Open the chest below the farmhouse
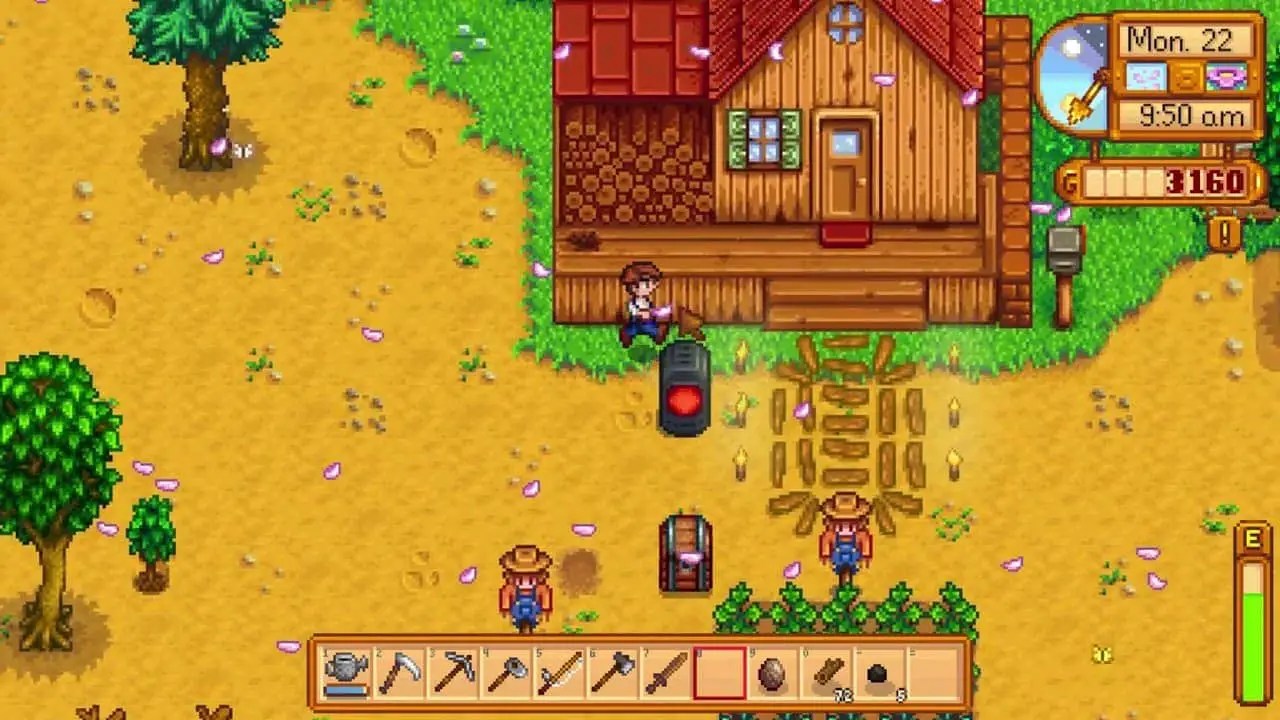 (685, 555)
